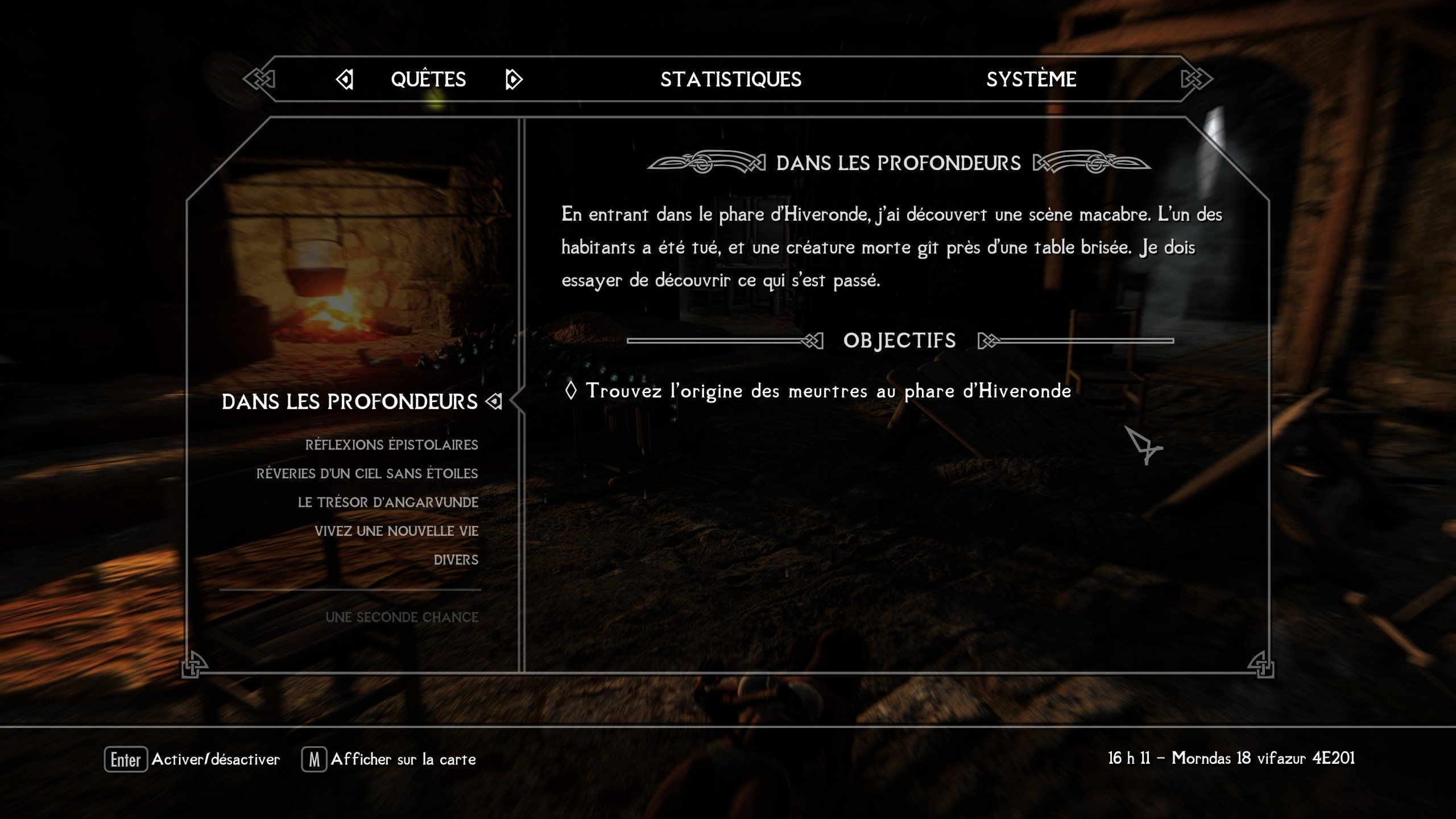
Task: Toggle the Hiveronde murders objective
Action: click(828, 391)
